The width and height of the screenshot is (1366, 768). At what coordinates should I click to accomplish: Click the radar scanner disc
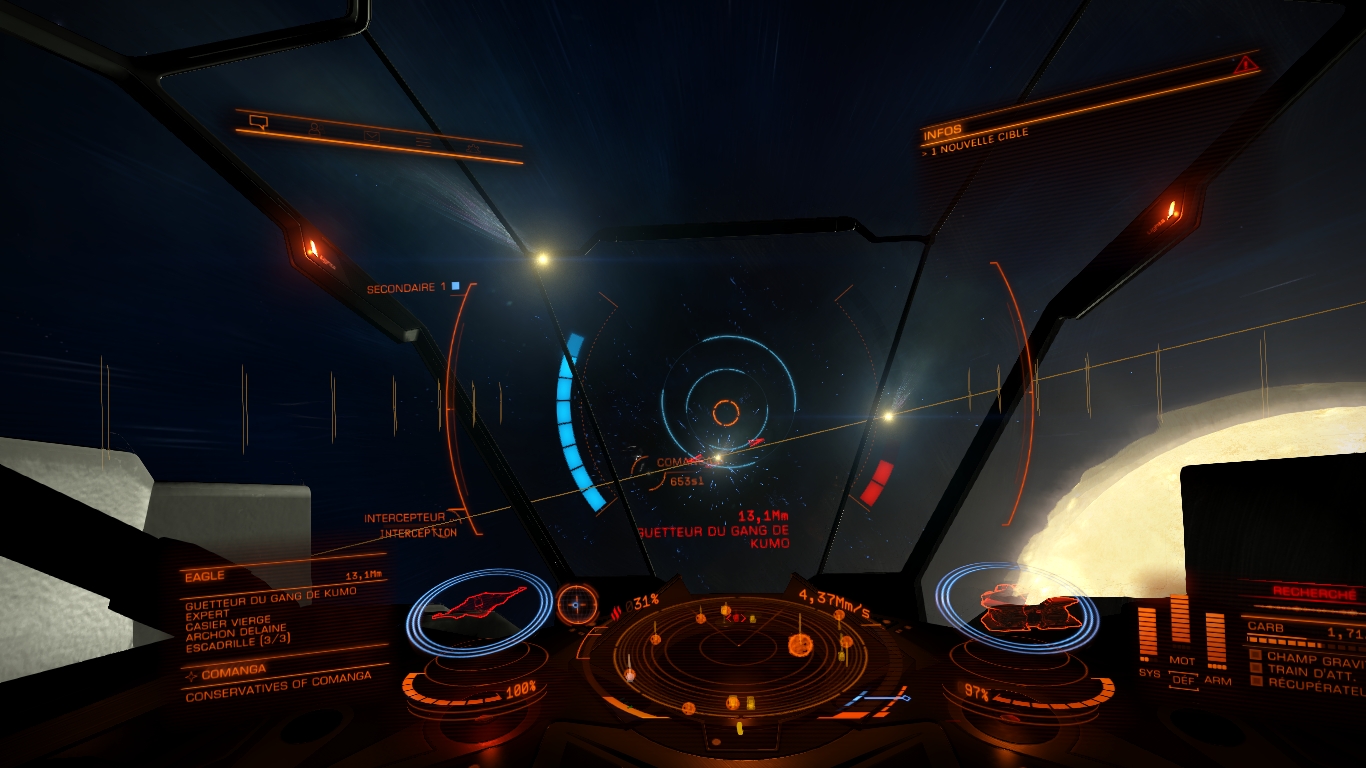click(x=740, y=650)
